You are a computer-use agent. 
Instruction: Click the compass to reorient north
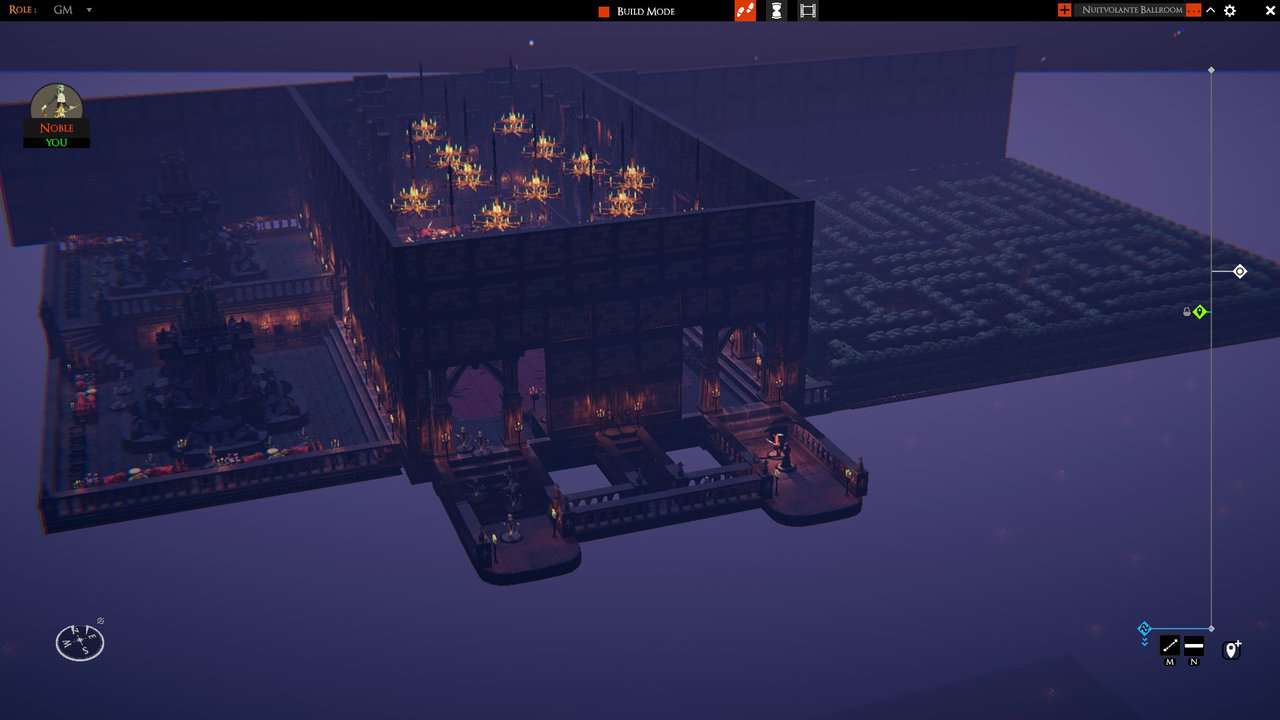tap(79, 641)
